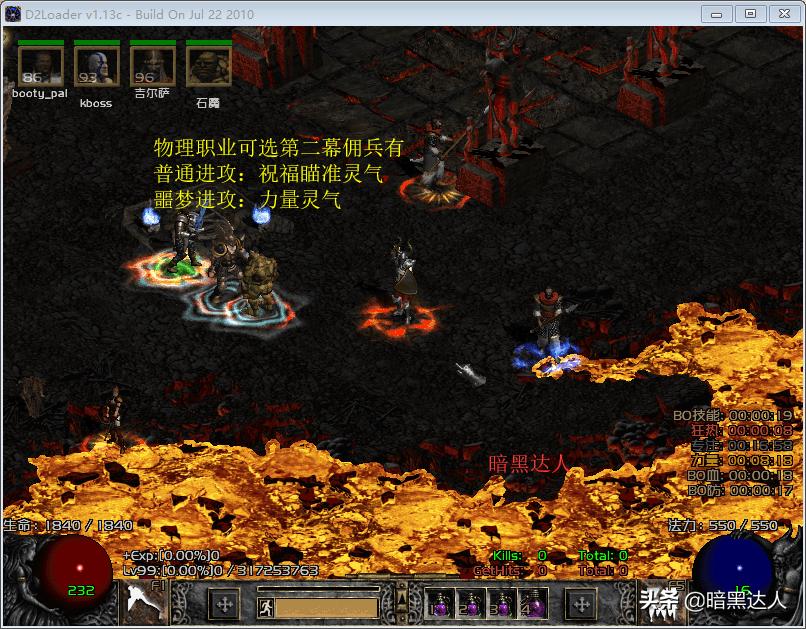Click kboss's party portrait
806x629 pixels.
(96, 66)
